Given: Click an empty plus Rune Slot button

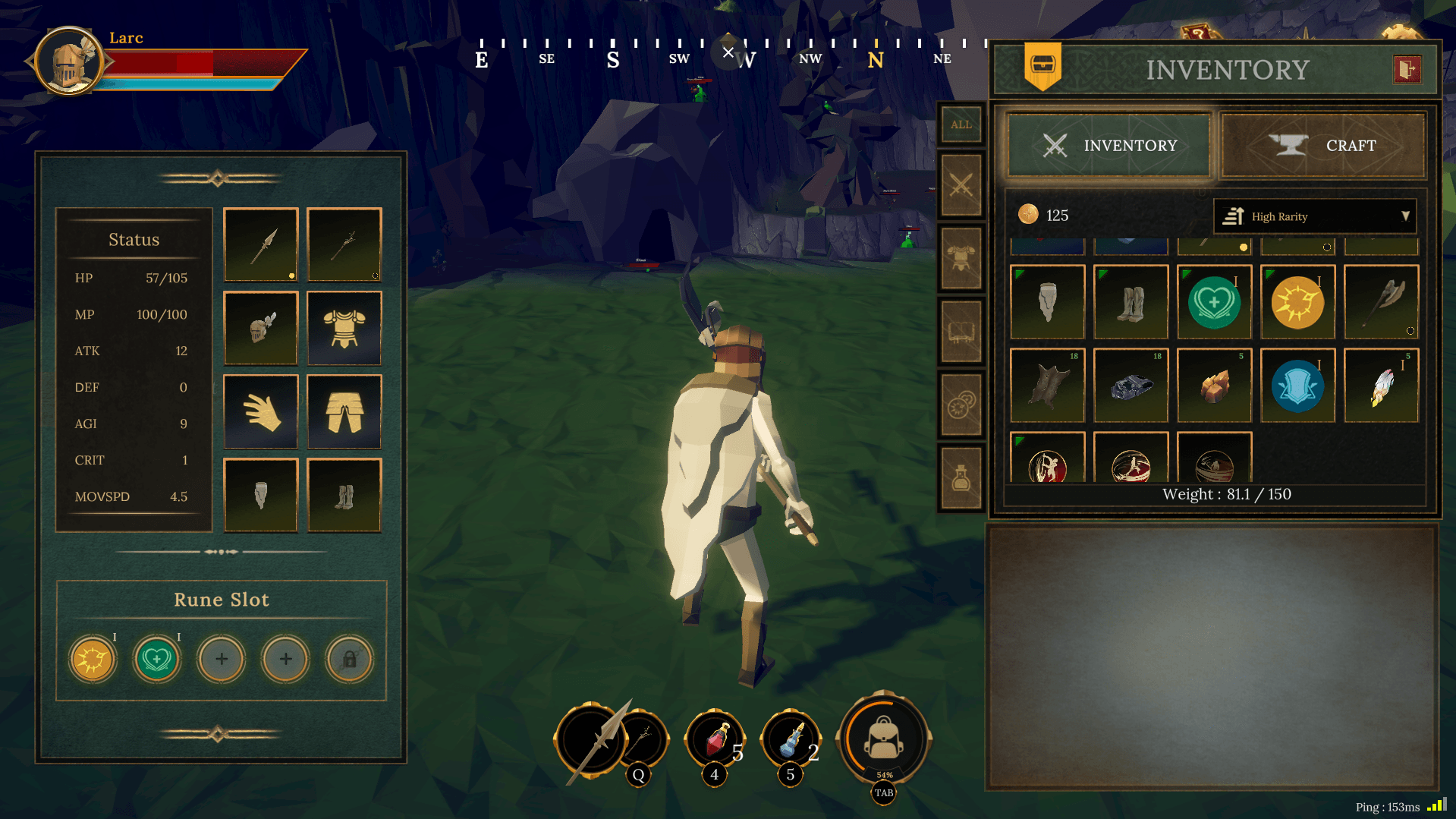Looking at the screenshot, I should click(221, 659).
